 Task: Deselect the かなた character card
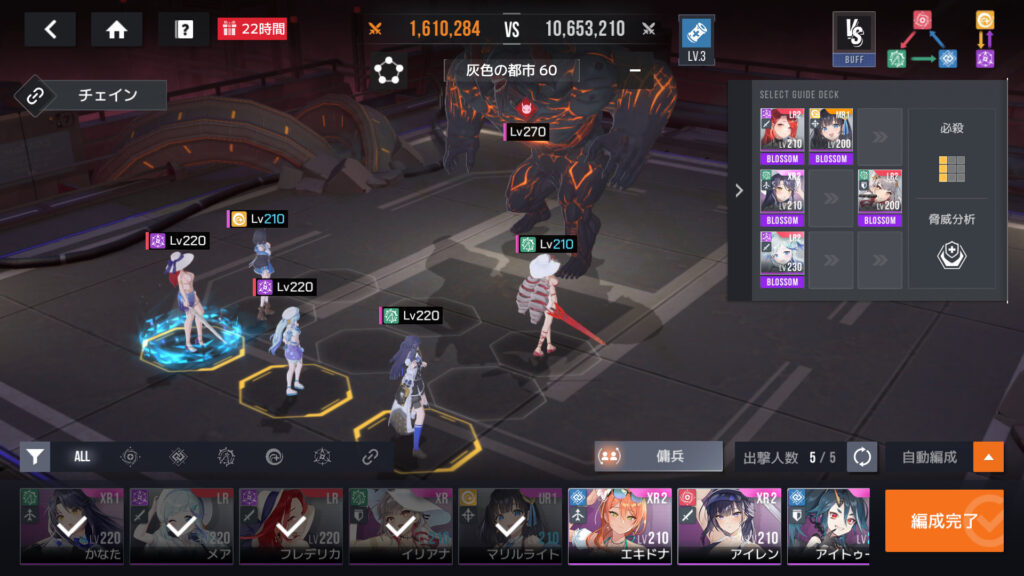pos(72,526)
